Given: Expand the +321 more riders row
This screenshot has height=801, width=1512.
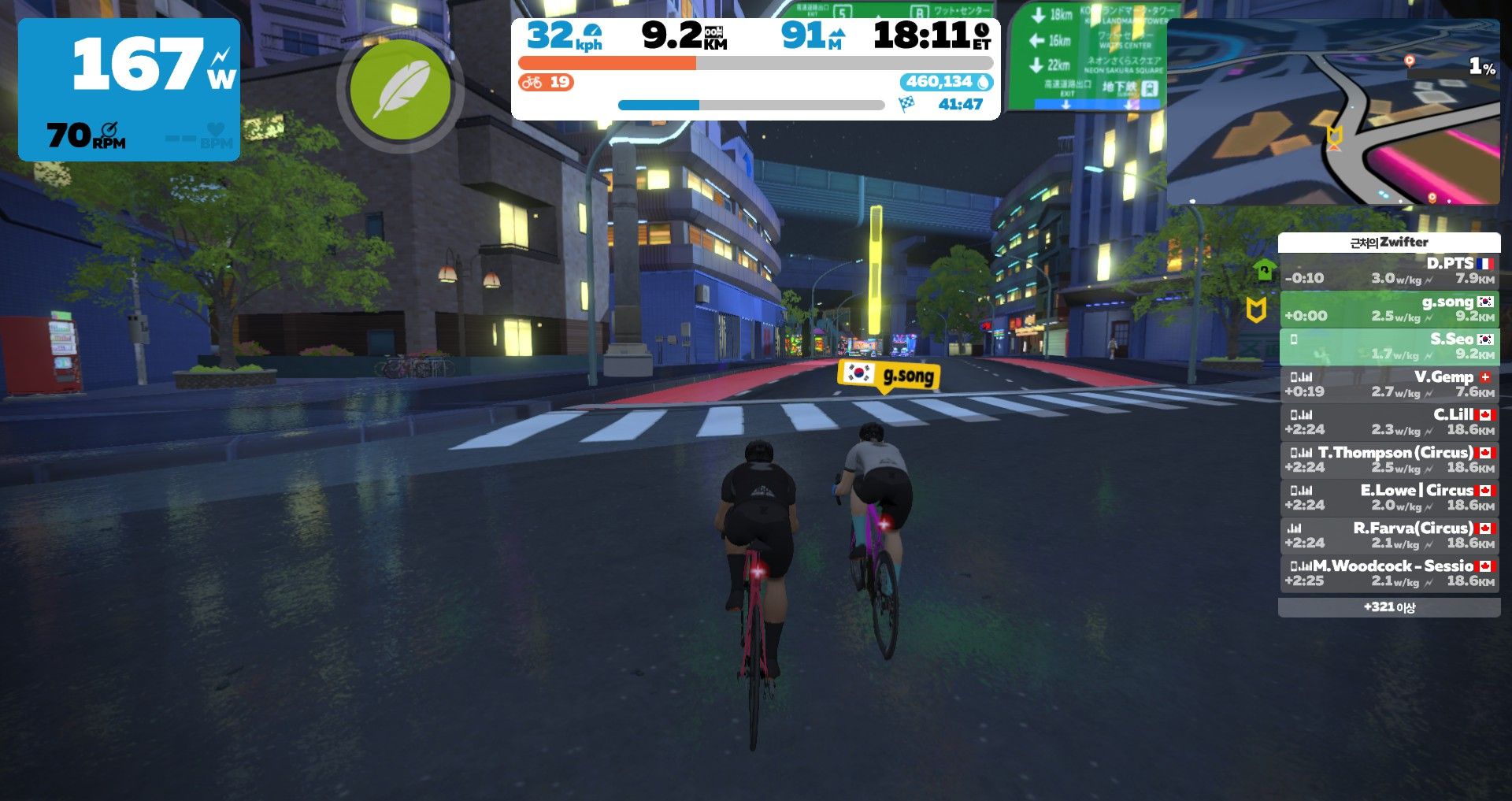Looking at the screenshot, I should click(x=1389, y=607).
